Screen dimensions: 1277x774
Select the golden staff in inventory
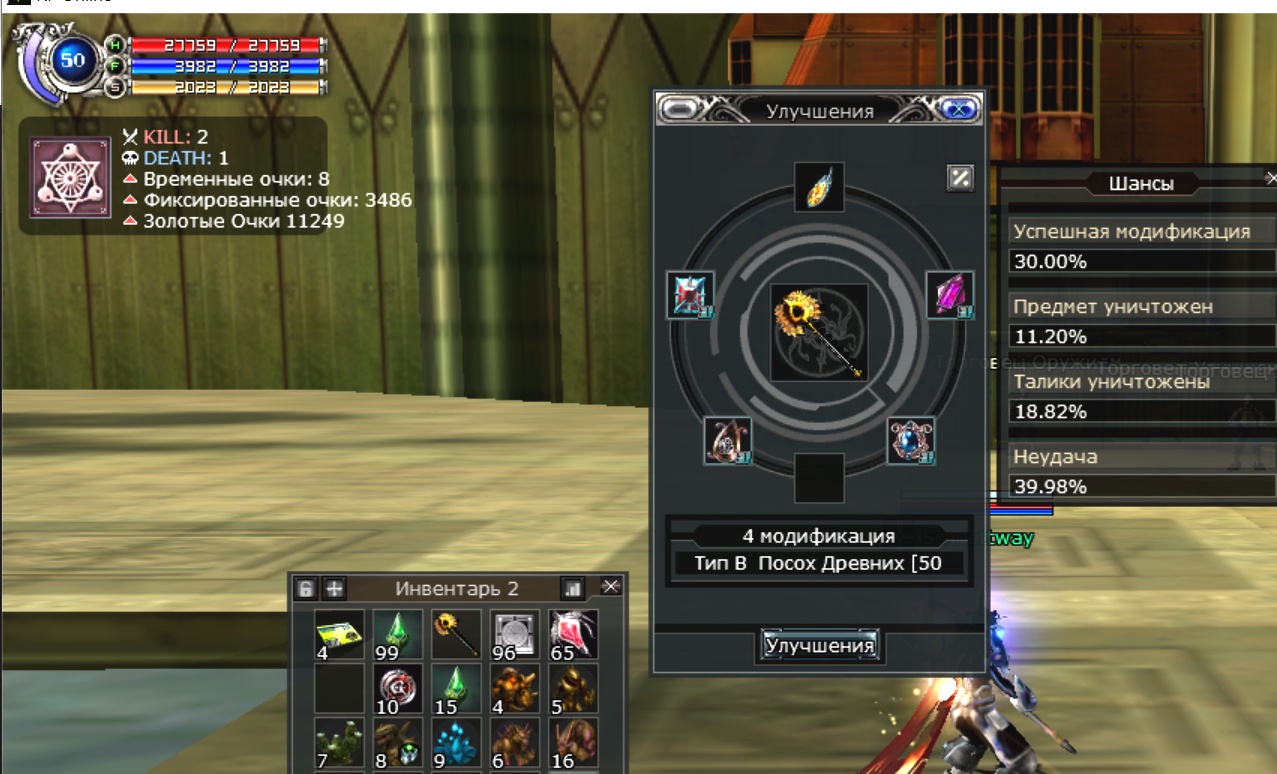click(456, 635)
